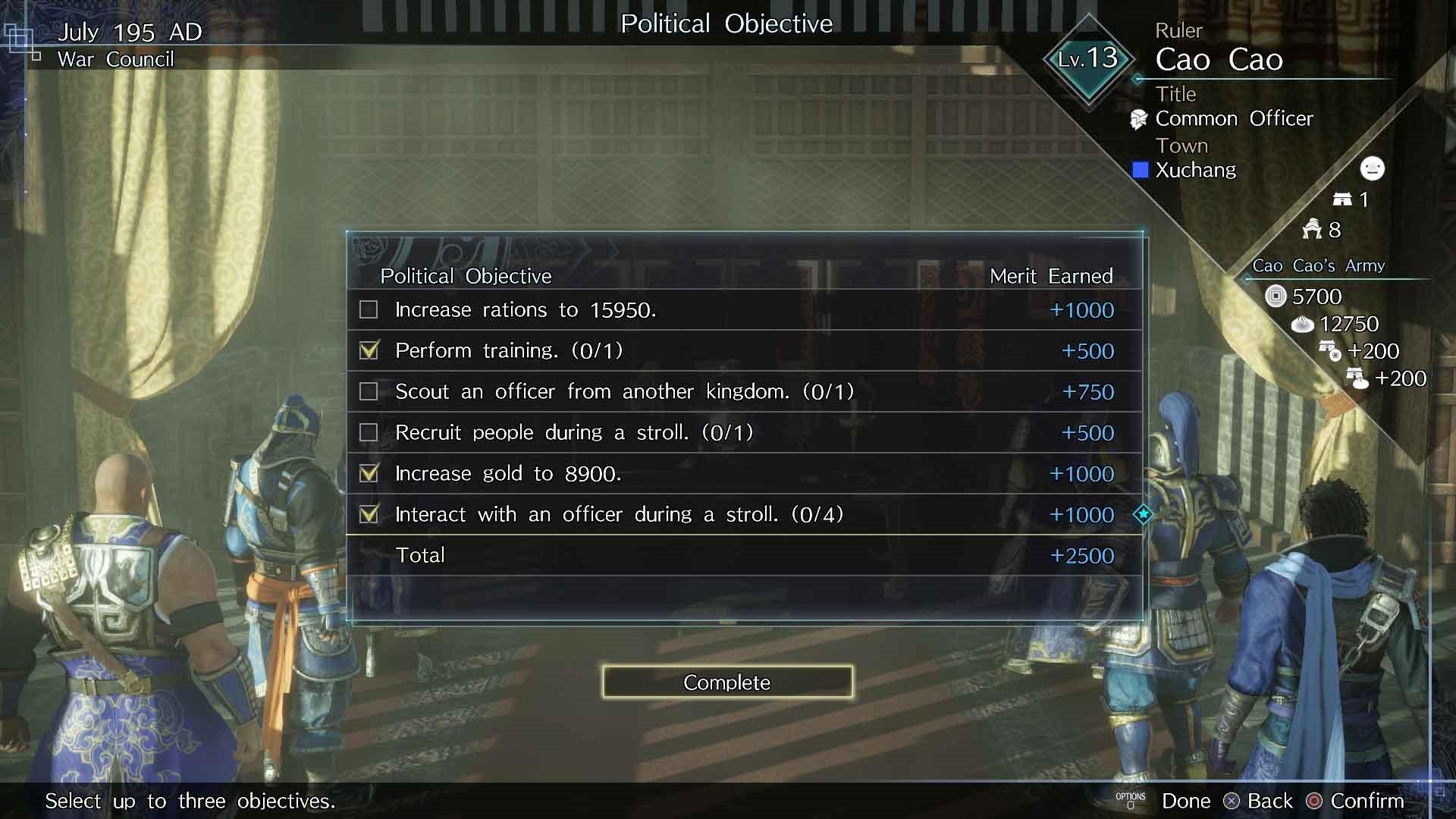Screen dimensions: 1456x819
Task: Click the Cao Cao's Army panel header
Action: click(1319, 265)
